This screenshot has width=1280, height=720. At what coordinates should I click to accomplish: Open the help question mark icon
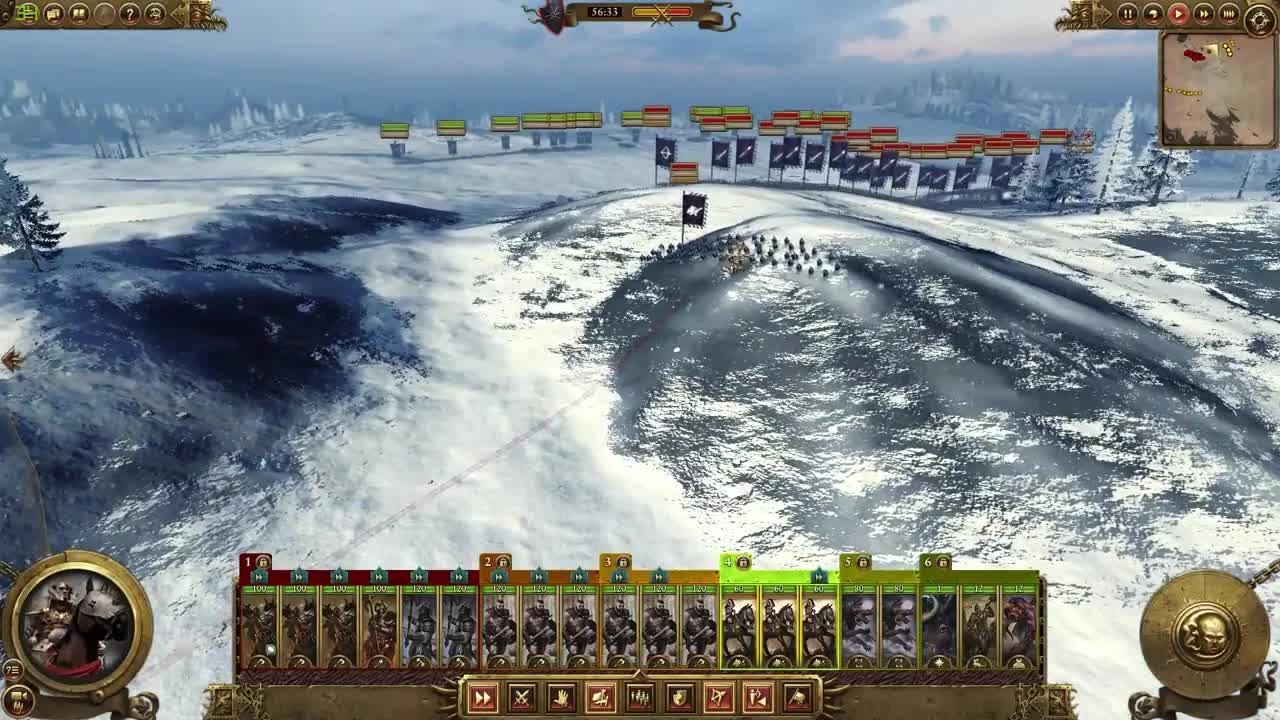coord(128,14)
